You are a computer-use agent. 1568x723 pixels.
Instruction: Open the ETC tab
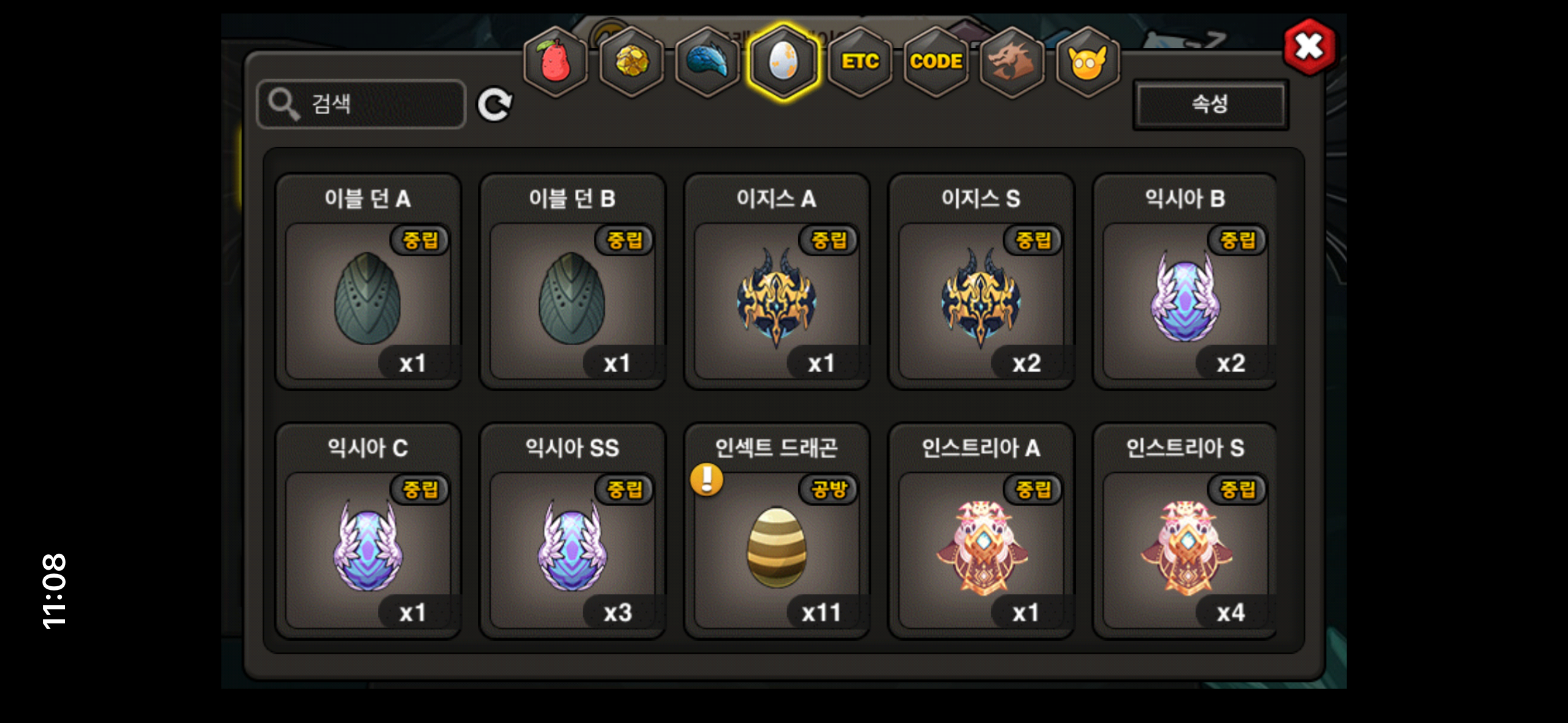pyautogui.click(x=860, y=61)
